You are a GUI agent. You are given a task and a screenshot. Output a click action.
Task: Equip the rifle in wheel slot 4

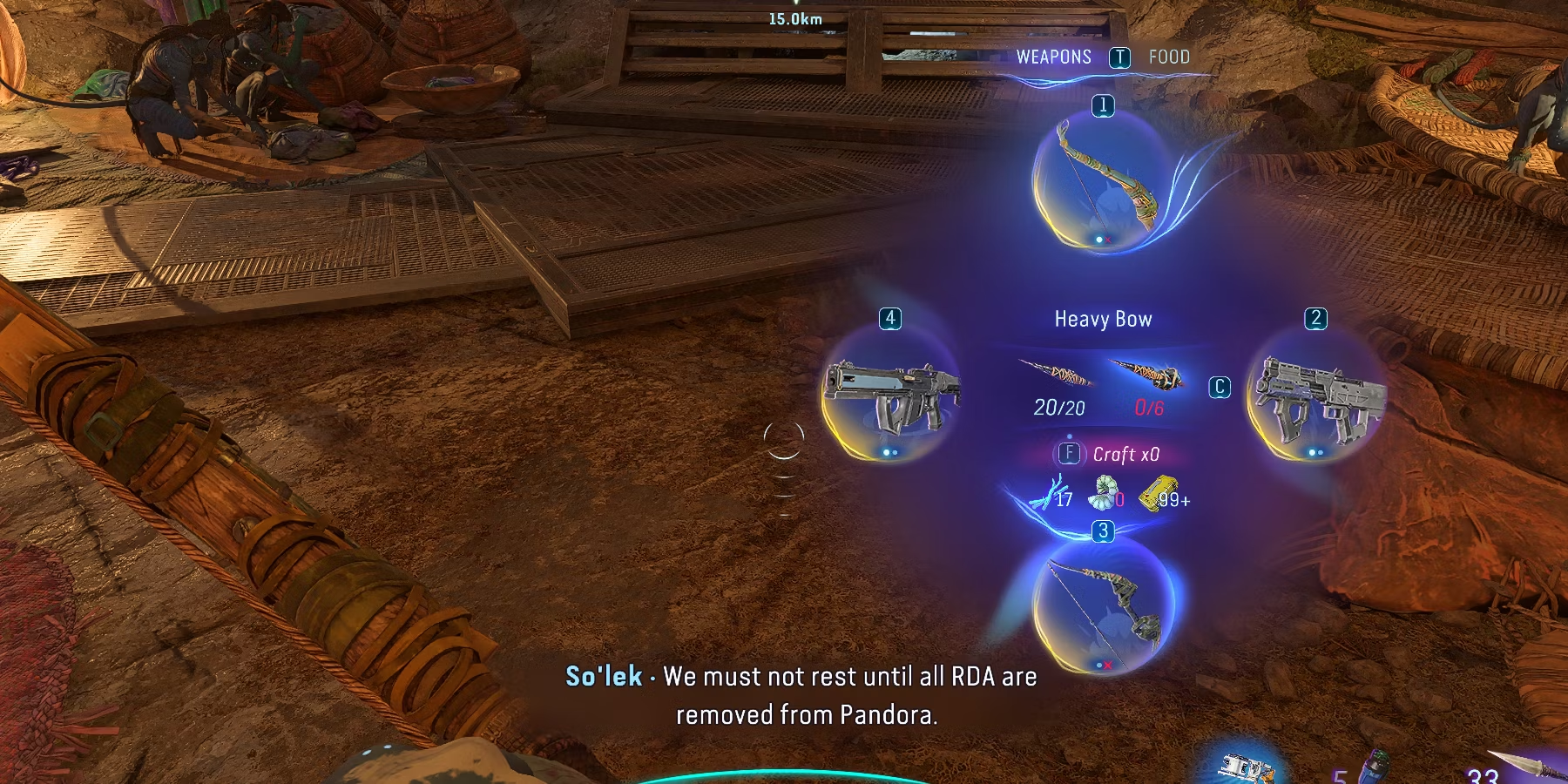coord(890,398)
